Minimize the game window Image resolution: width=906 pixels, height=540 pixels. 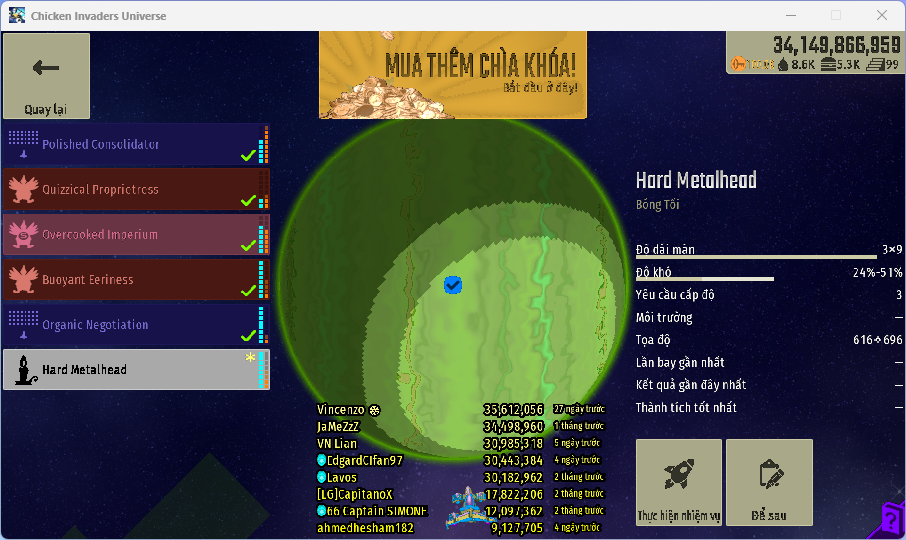pyautogui.click(x=790, y=15)
